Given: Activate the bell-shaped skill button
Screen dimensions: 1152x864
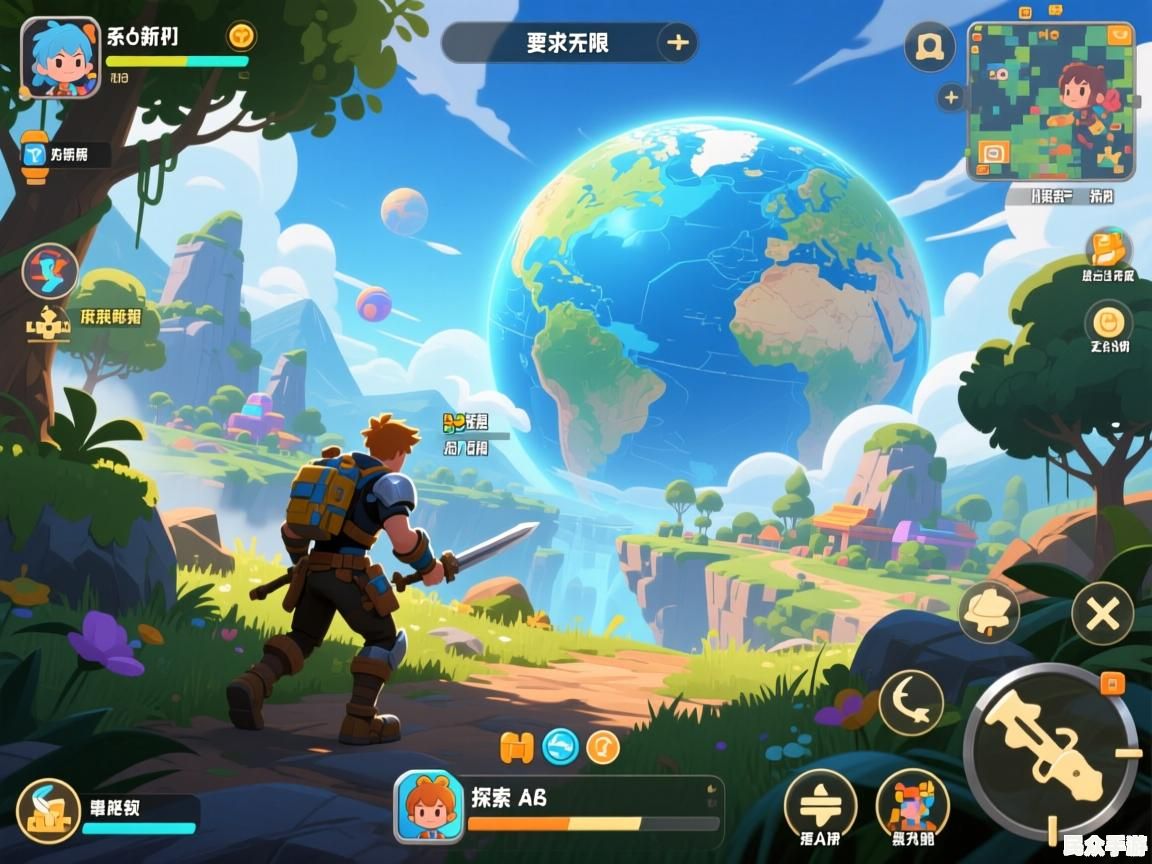Looking at the screenshot, I should (x=988, y=611).
